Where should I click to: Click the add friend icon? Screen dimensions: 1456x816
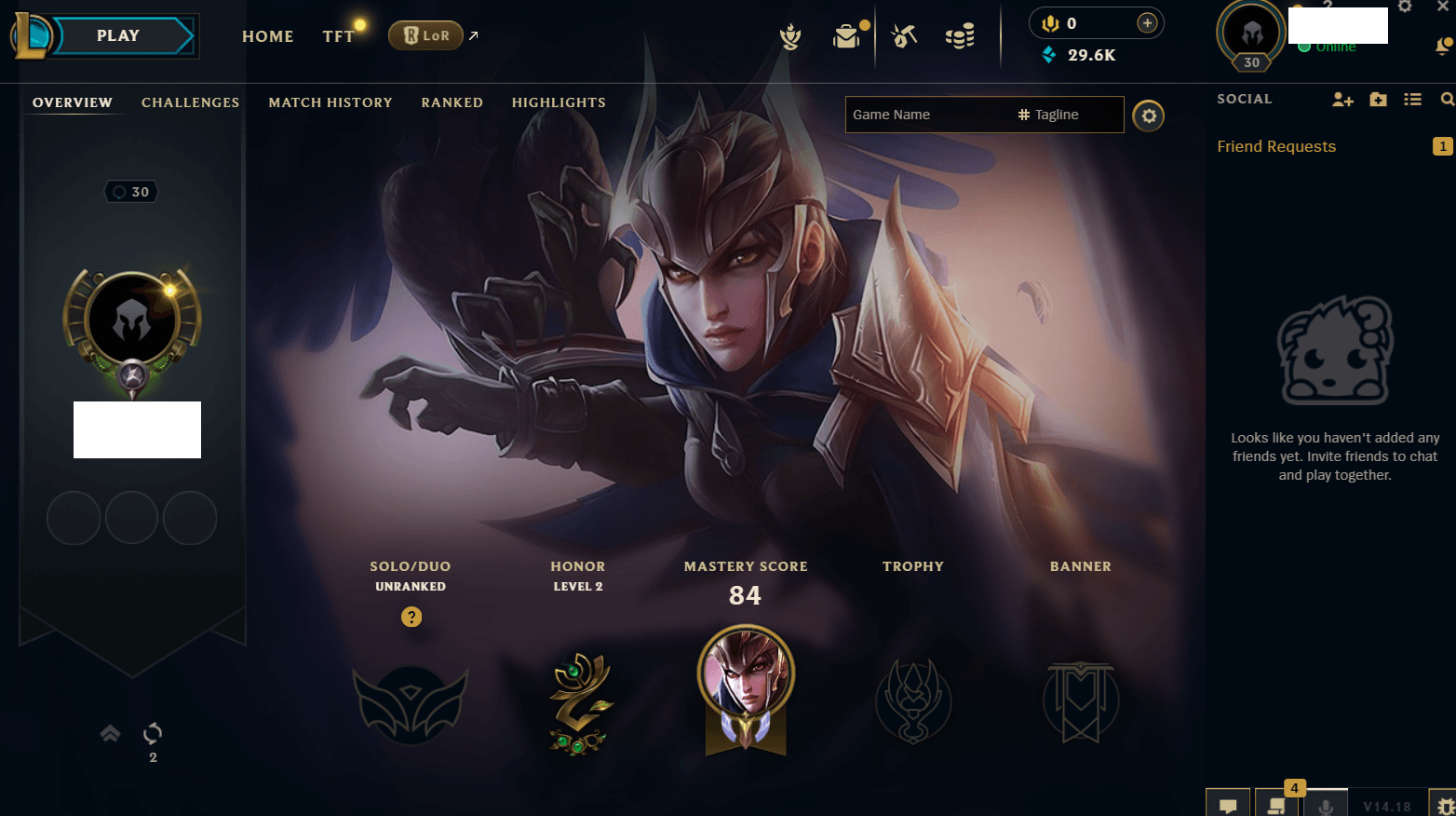(1341, 100)
